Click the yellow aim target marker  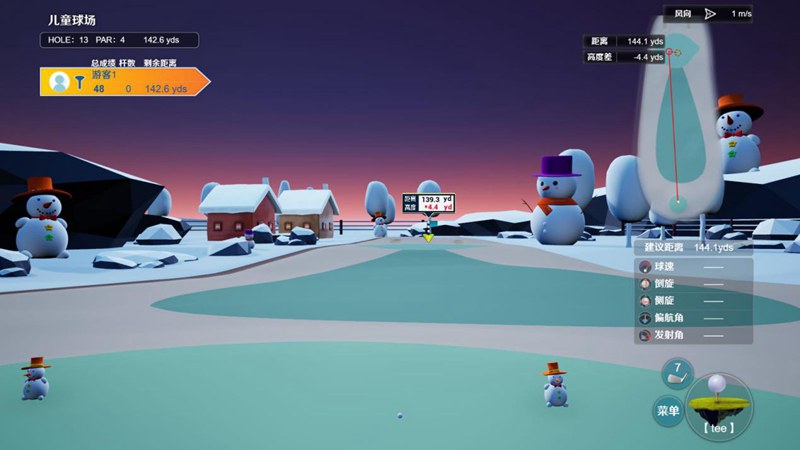point(428,236)
